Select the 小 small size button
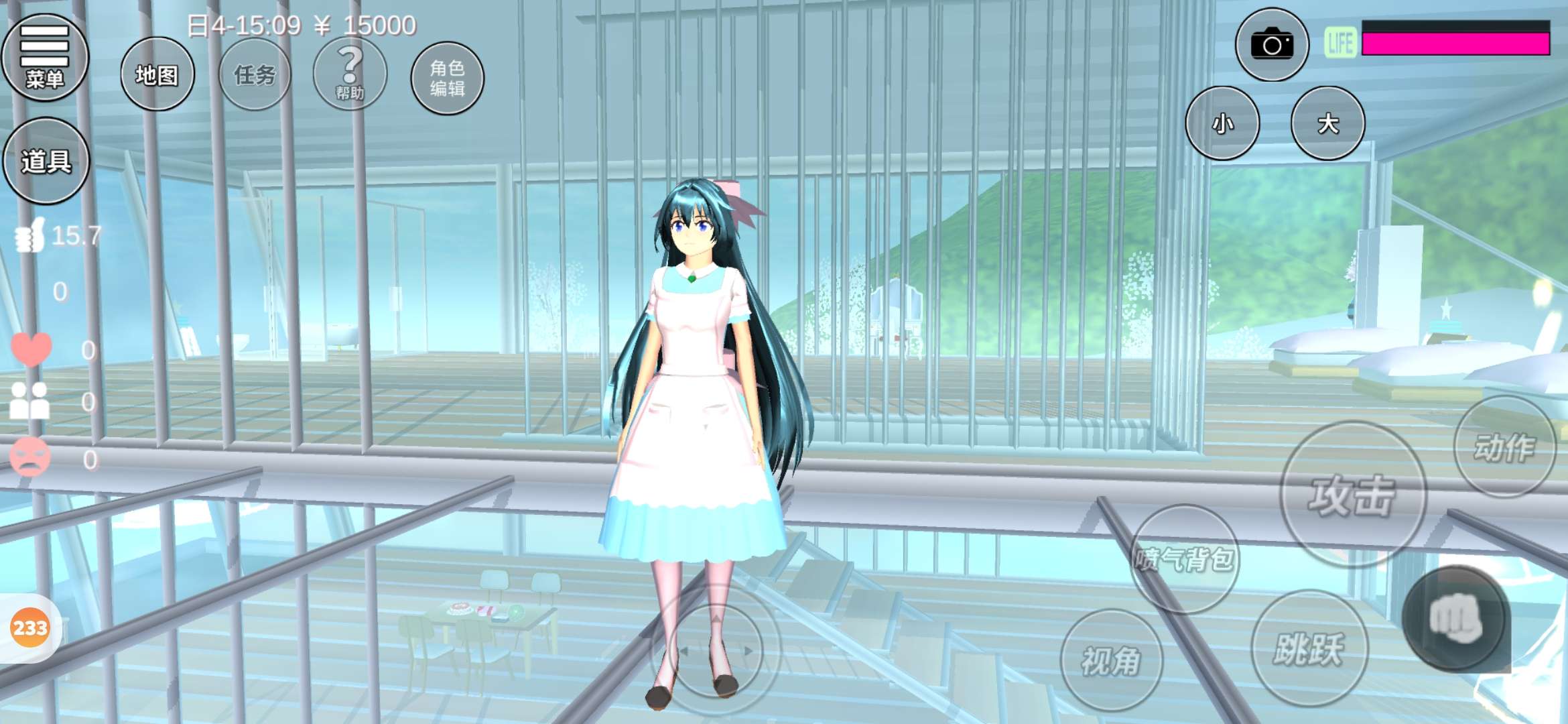The height and width of the screenshot is (724, 1568). (x=1222, y=123)
